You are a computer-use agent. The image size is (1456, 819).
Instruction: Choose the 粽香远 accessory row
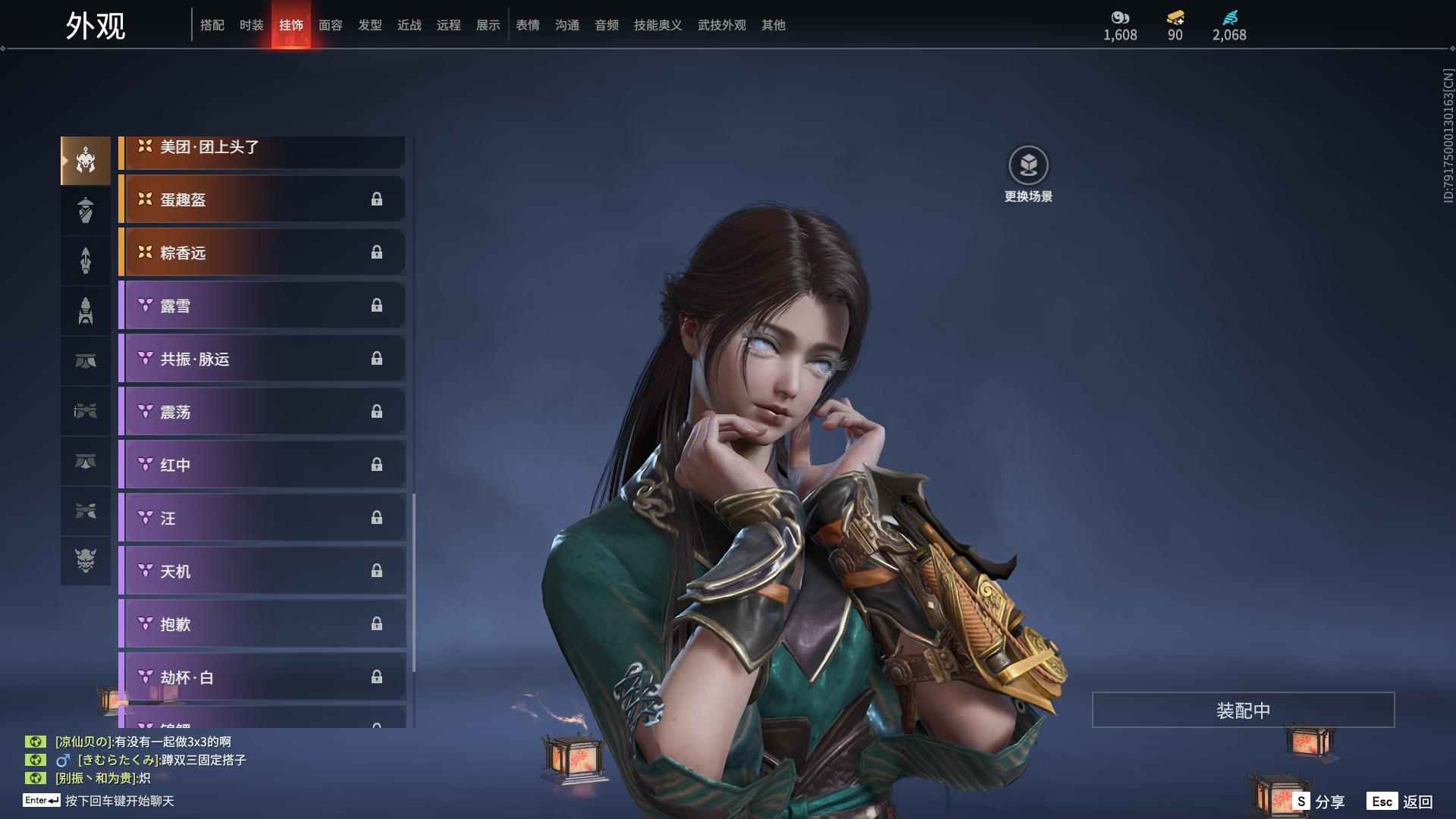(262, 253)
